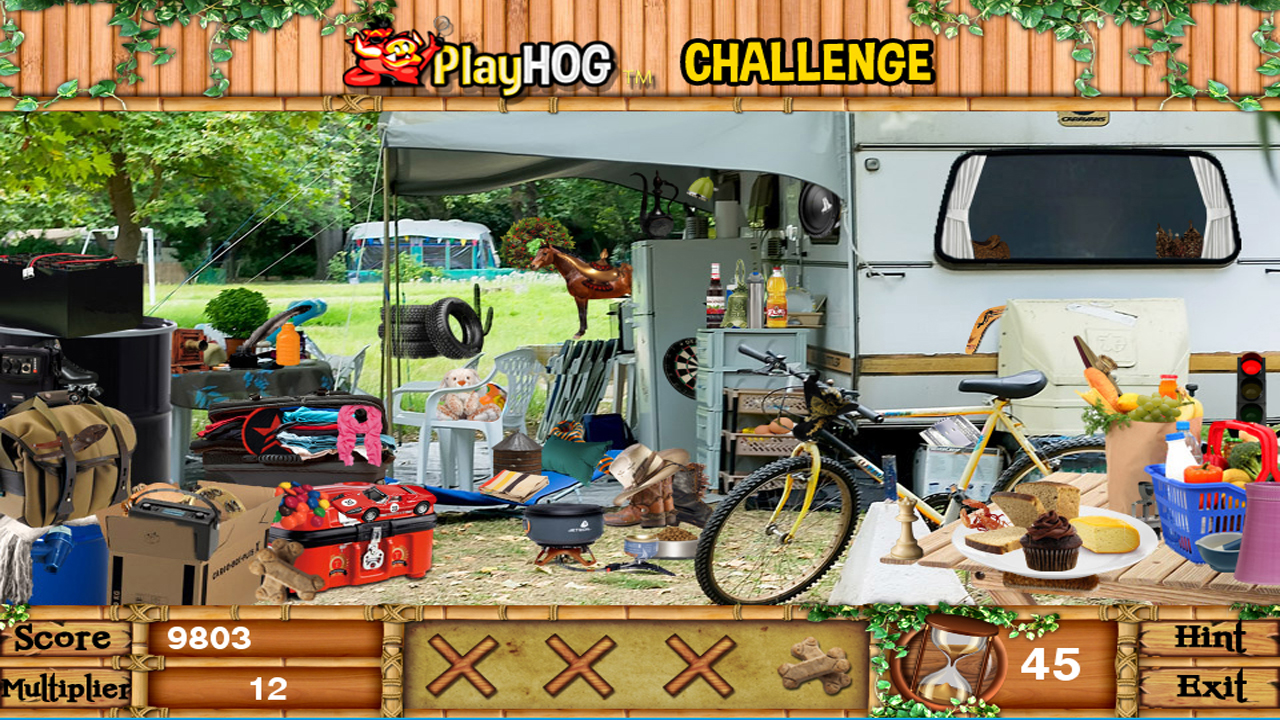
Task: Click the PlayHOG devil mascot logo
Action: click(383, 58)
